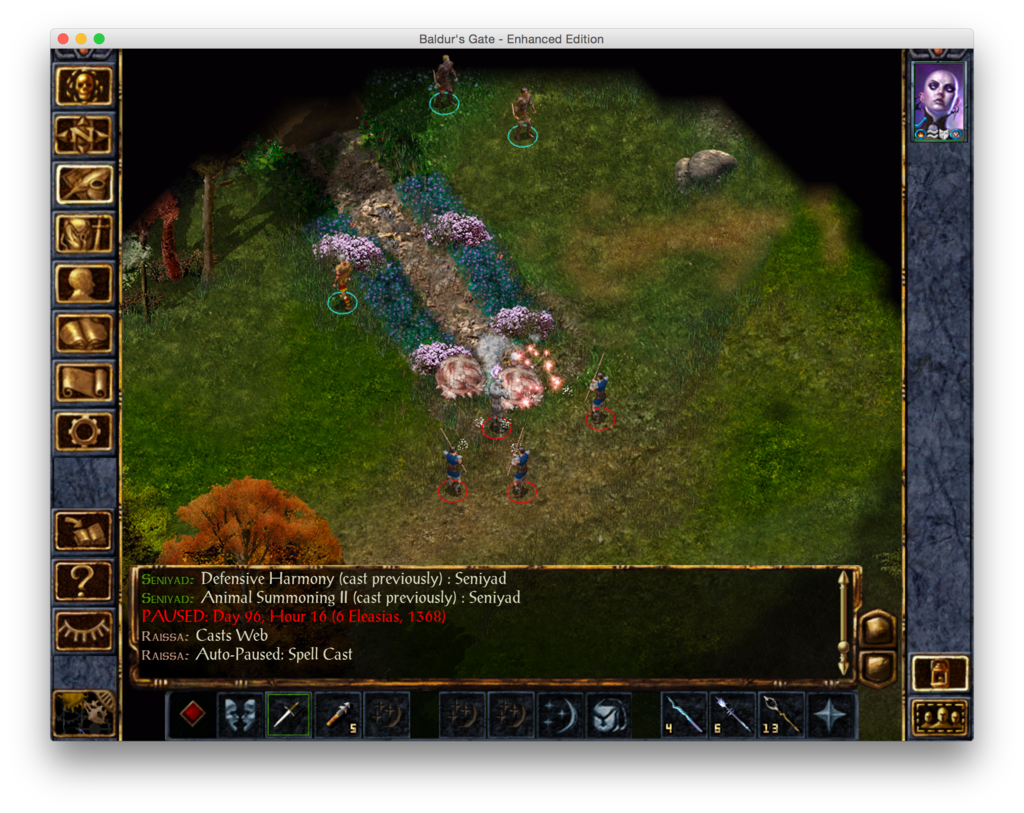The image size is (1024, 813).
Task: Open the area map compass button
Action: click(84, 135)
